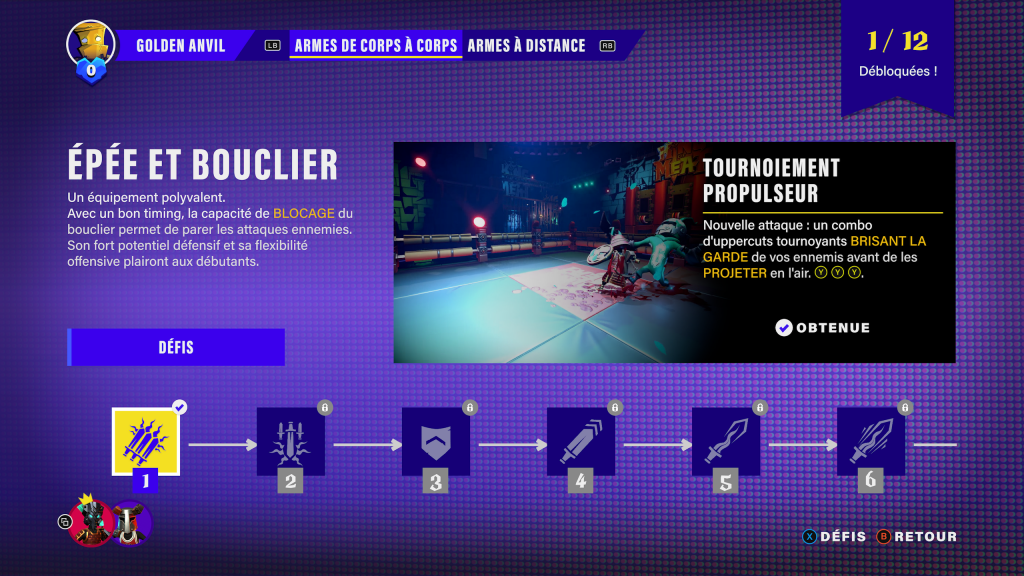The image size is (1024, 576).
Task: Switch to the Armes à Distance tab
Action: [x=526, y=45]
